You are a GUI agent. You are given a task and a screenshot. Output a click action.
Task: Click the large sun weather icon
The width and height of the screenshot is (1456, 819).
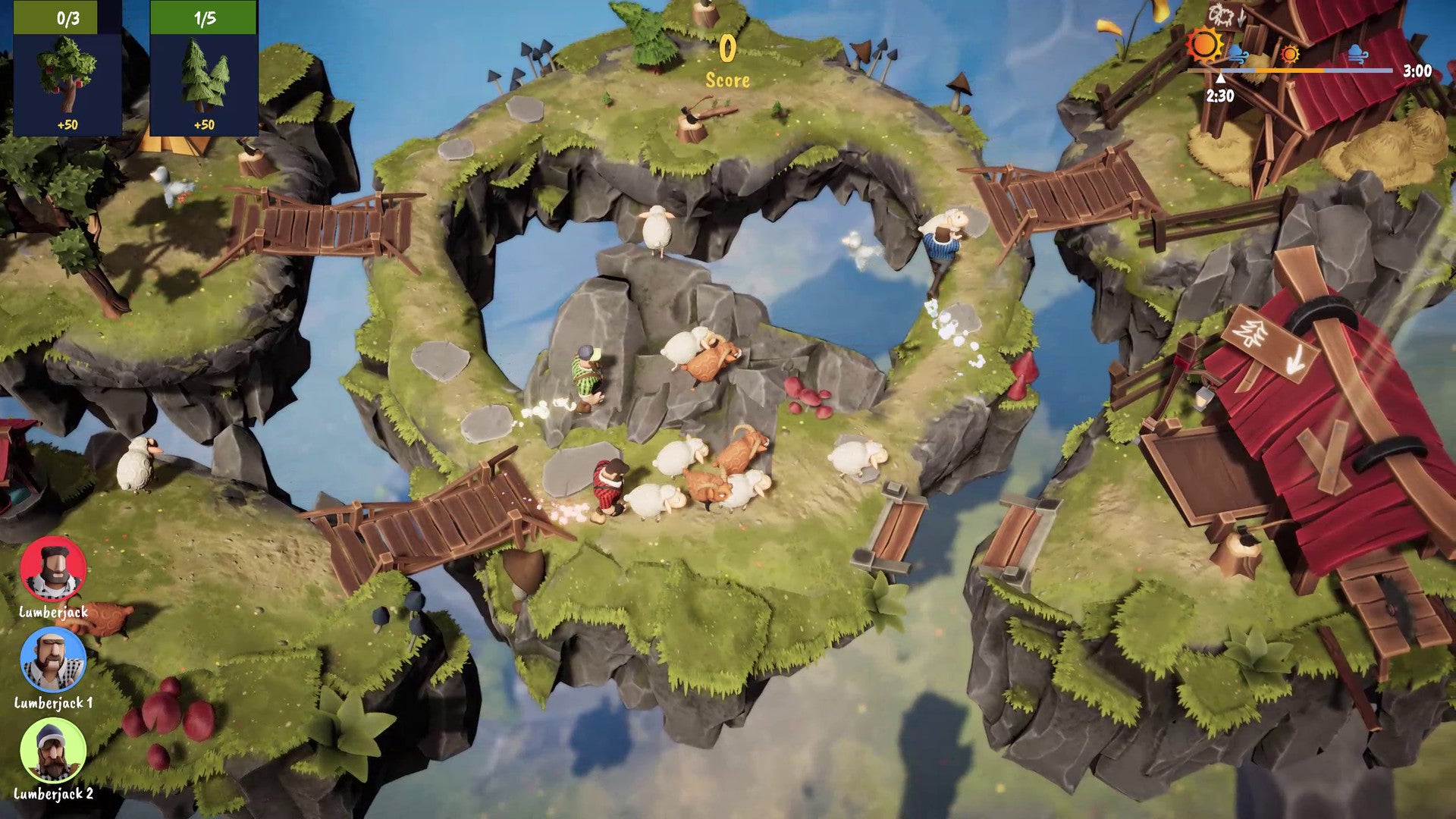click(x=1205, y=44)
